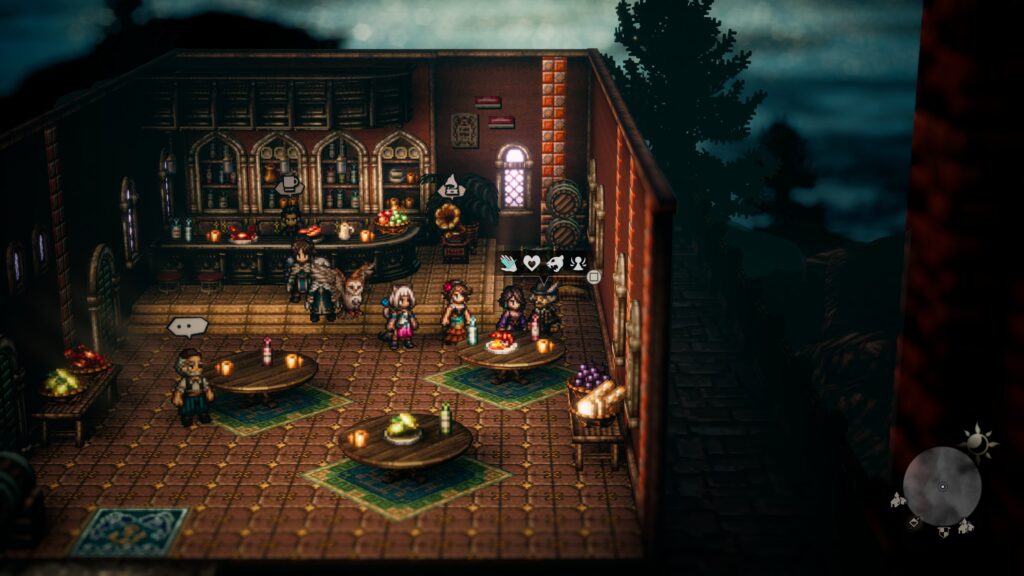Open the speech bubble over the townsperson

[187, 326]
